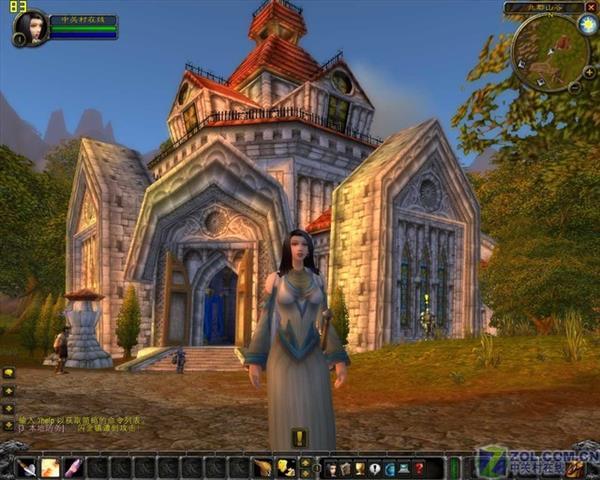Open the minimap
The width and height of the screenshot is (600, 480).
tap(546, 50)
